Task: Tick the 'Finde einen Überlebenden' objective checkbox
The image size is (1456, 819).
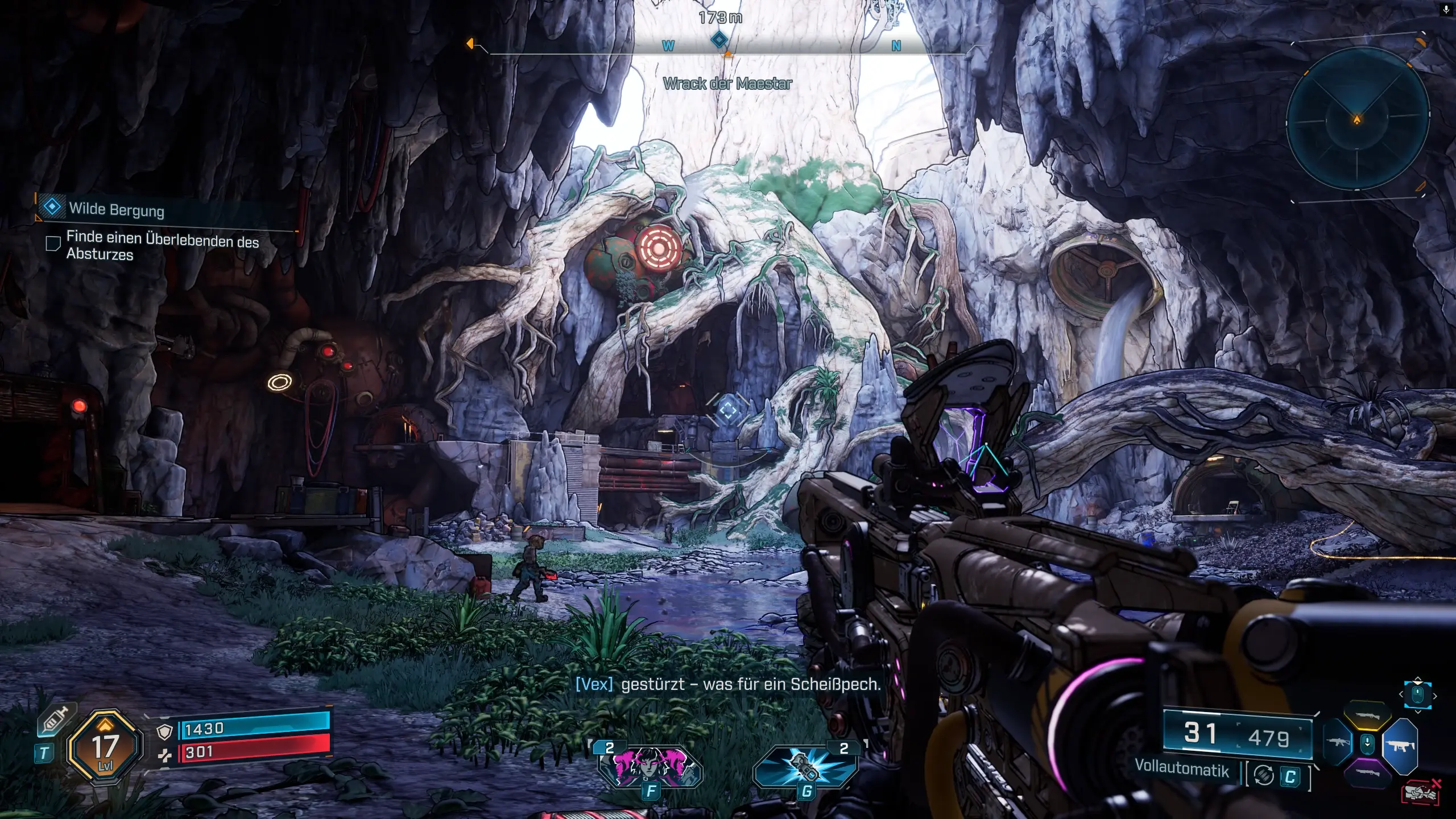Action: [53, 244]
